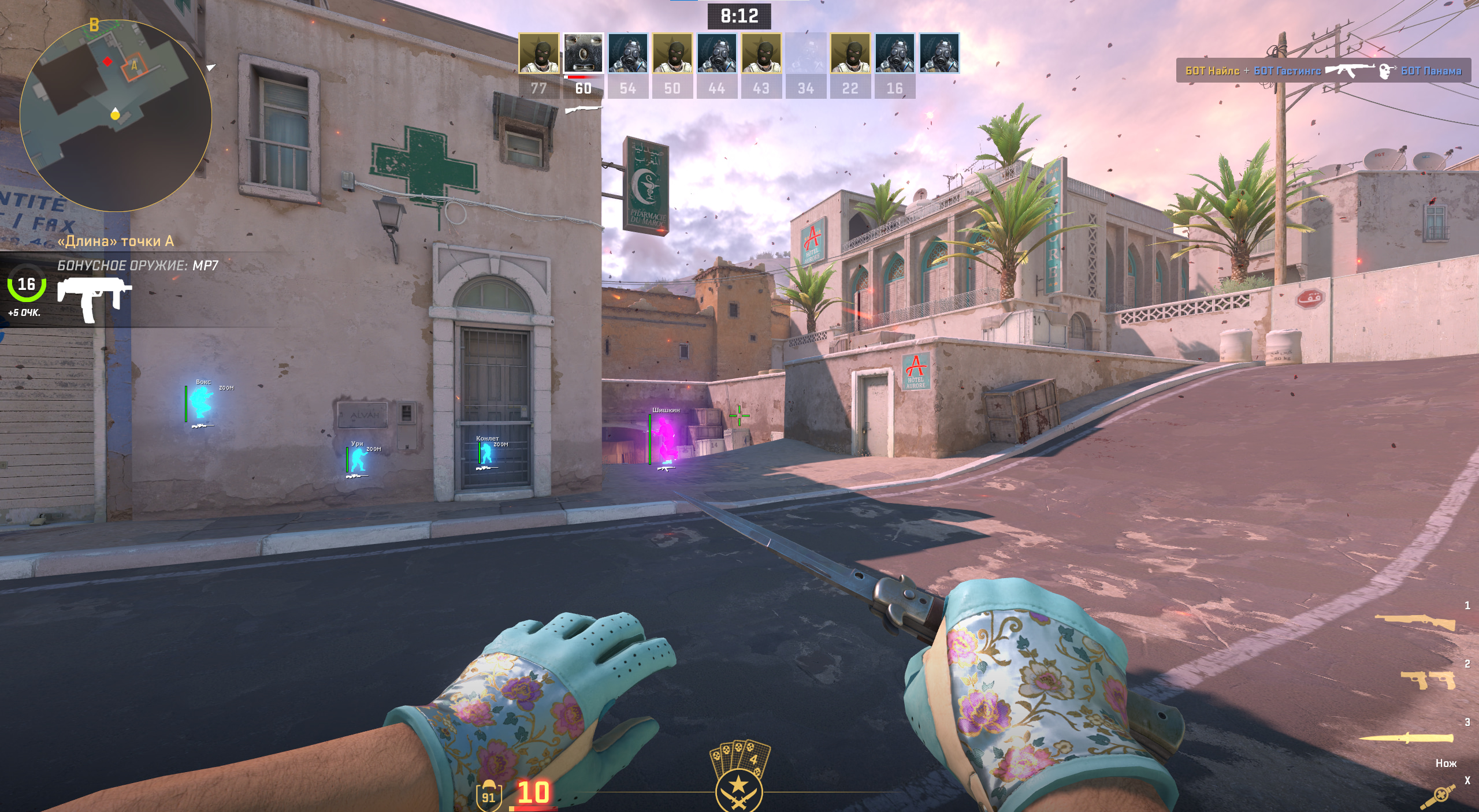This screenshot has width=1479, height=812.
Task: Click the red enemy marker on the minimap
Action: point(107,61)
